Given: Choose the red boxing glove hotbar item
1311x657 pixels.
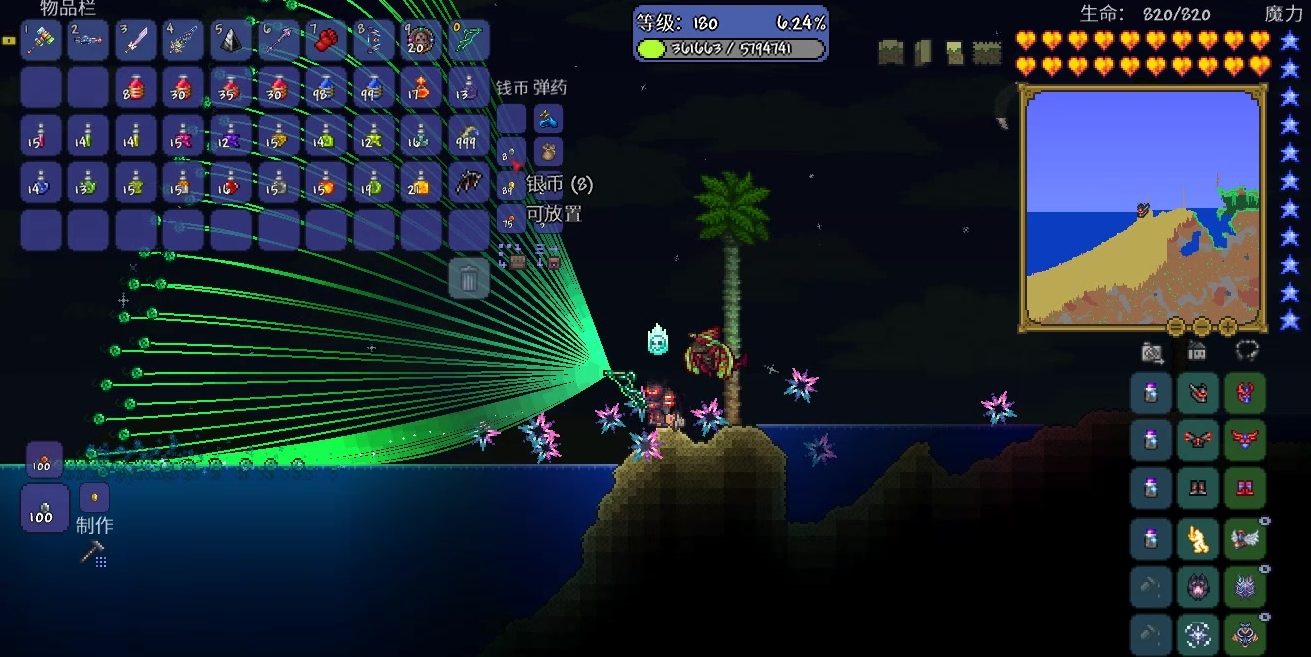Looking at the screenshot, I should coord(326,41).
